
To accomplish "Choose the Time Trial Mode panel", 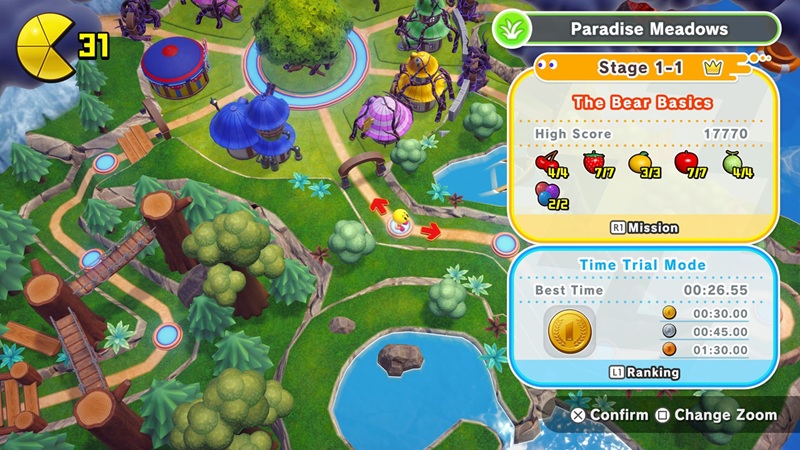I will coord(644,265).
